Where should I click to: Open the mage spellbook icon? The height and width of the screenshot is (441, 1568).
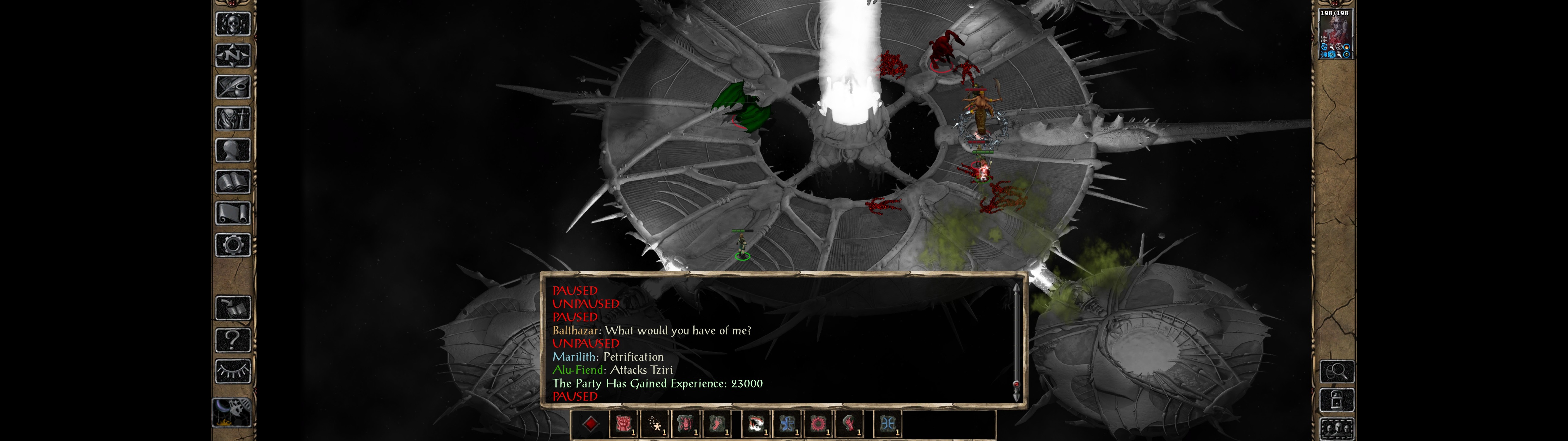point(232,182)
